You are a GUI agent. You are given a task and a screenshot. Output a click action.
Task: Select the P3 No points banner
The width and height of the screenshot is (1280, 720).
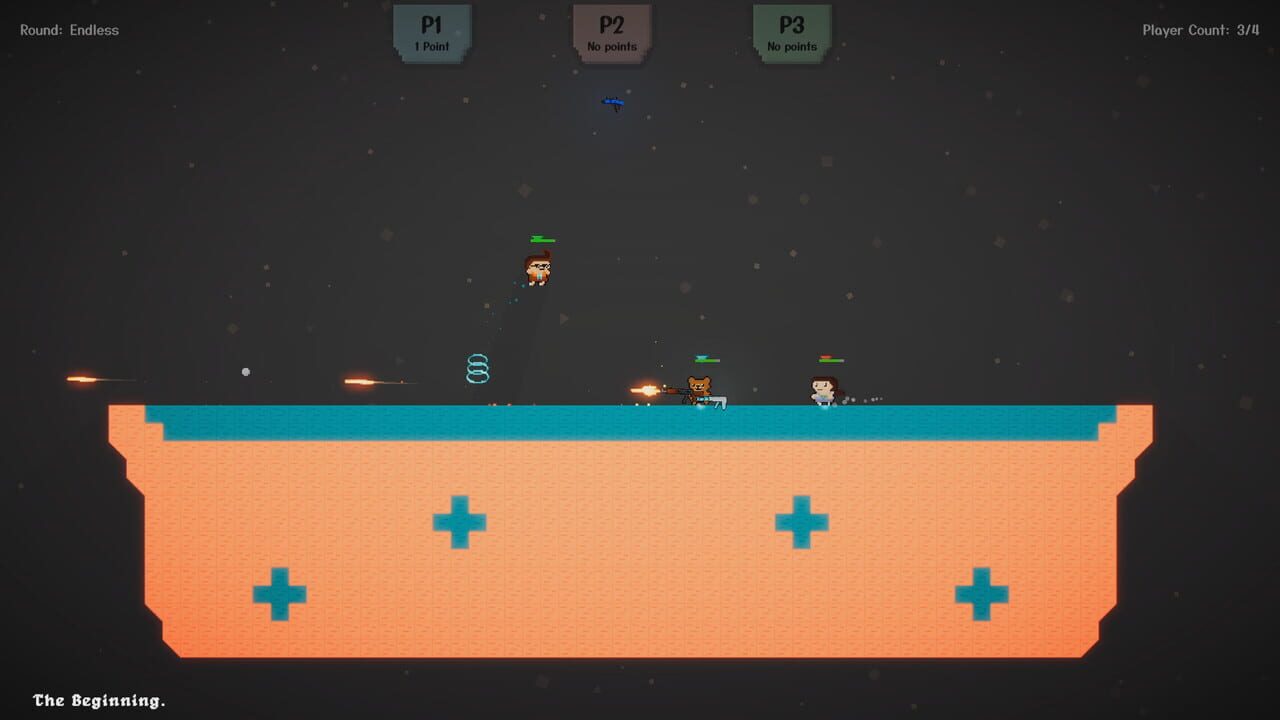pyautogui.click(x=790, y=33)
